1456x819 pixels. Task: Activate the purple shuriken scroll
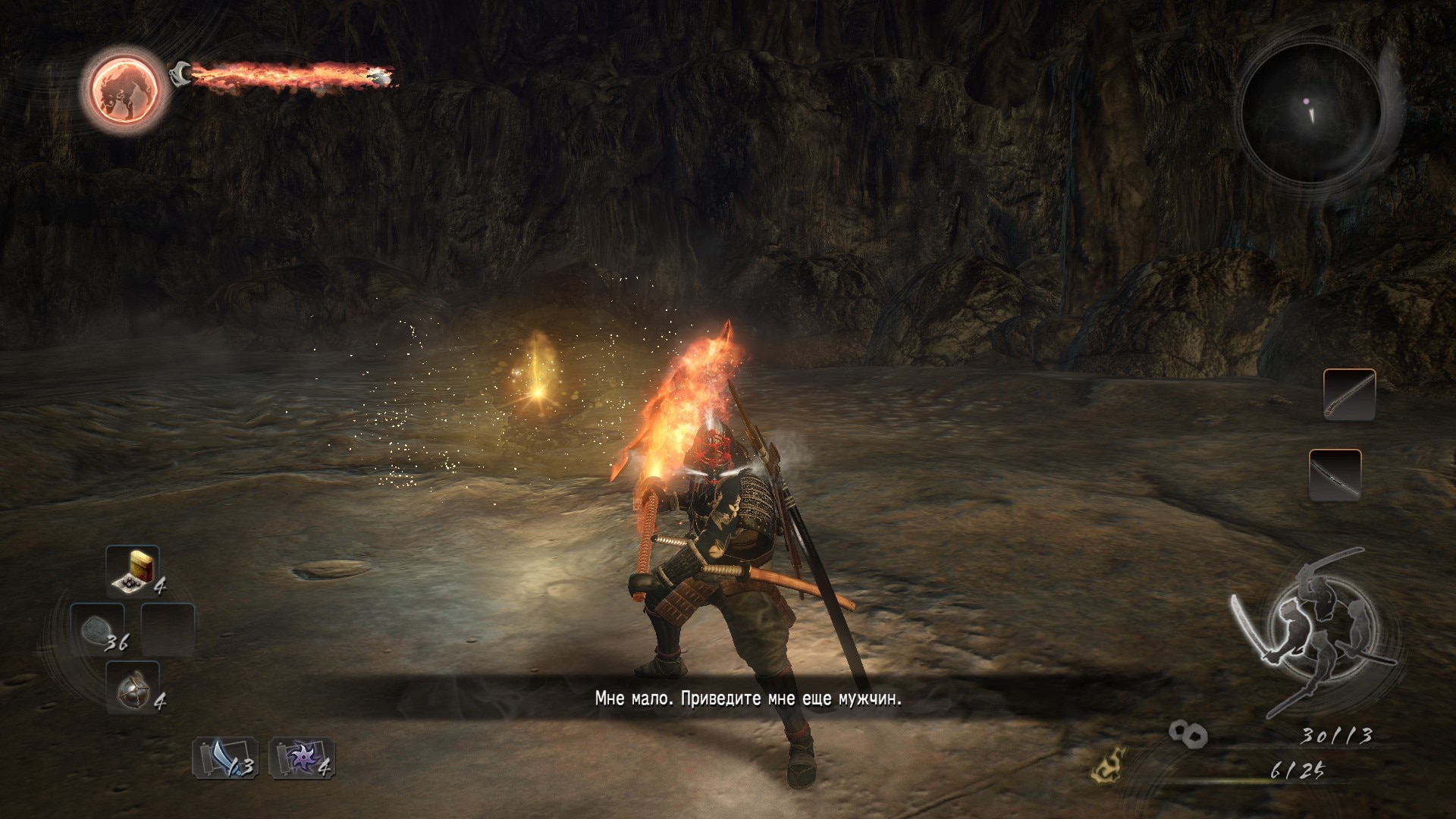pos(301,758)
